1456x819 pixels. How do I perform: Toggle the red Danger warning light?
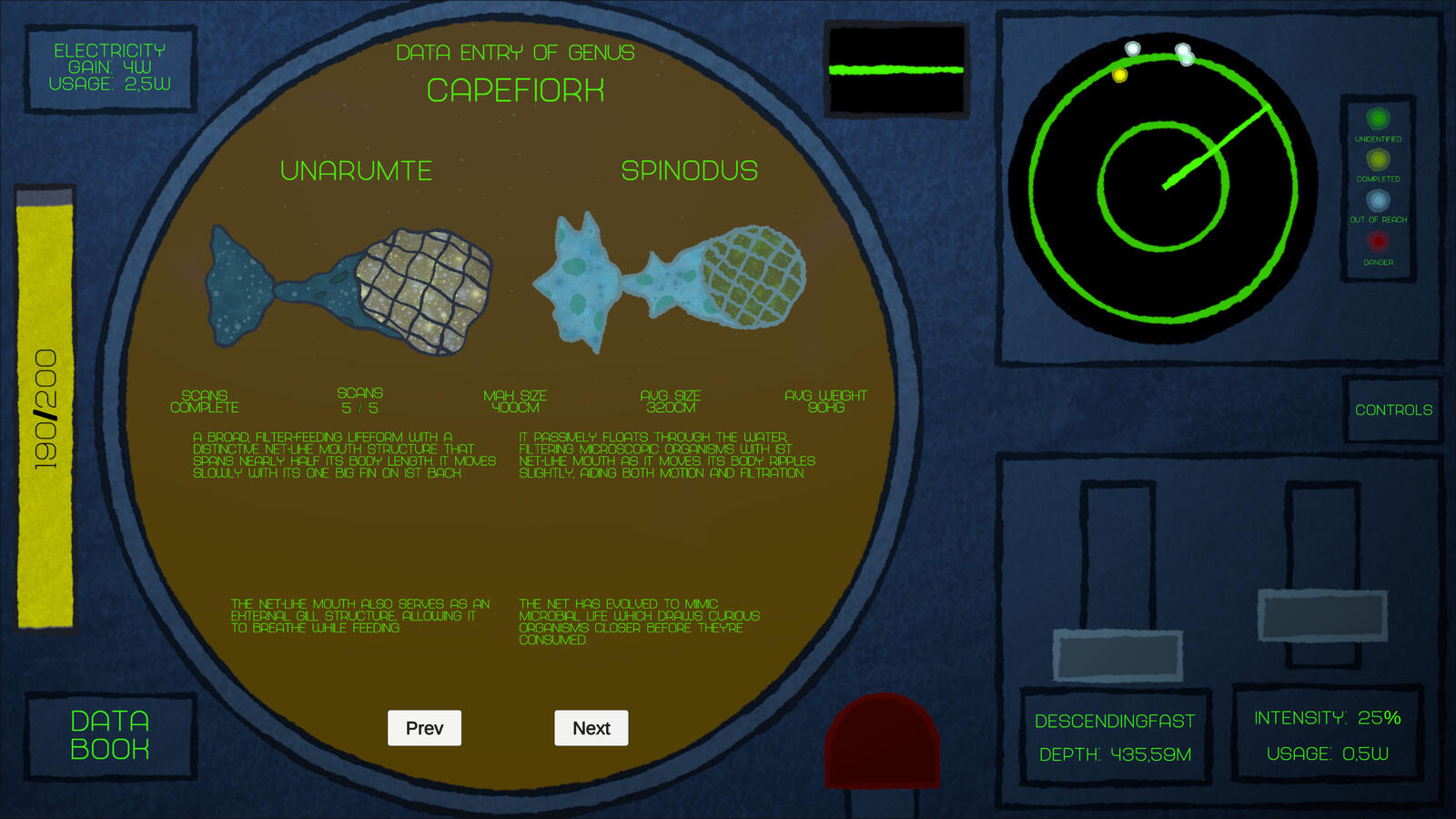pyautogui.click(x=1376, y=242)
